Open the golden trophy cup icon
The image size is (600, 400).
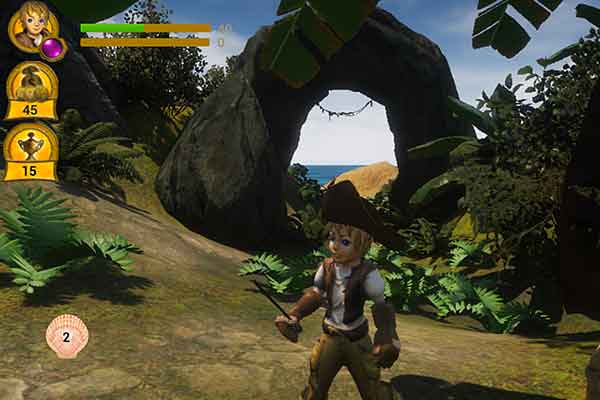[x=31, y=143]
